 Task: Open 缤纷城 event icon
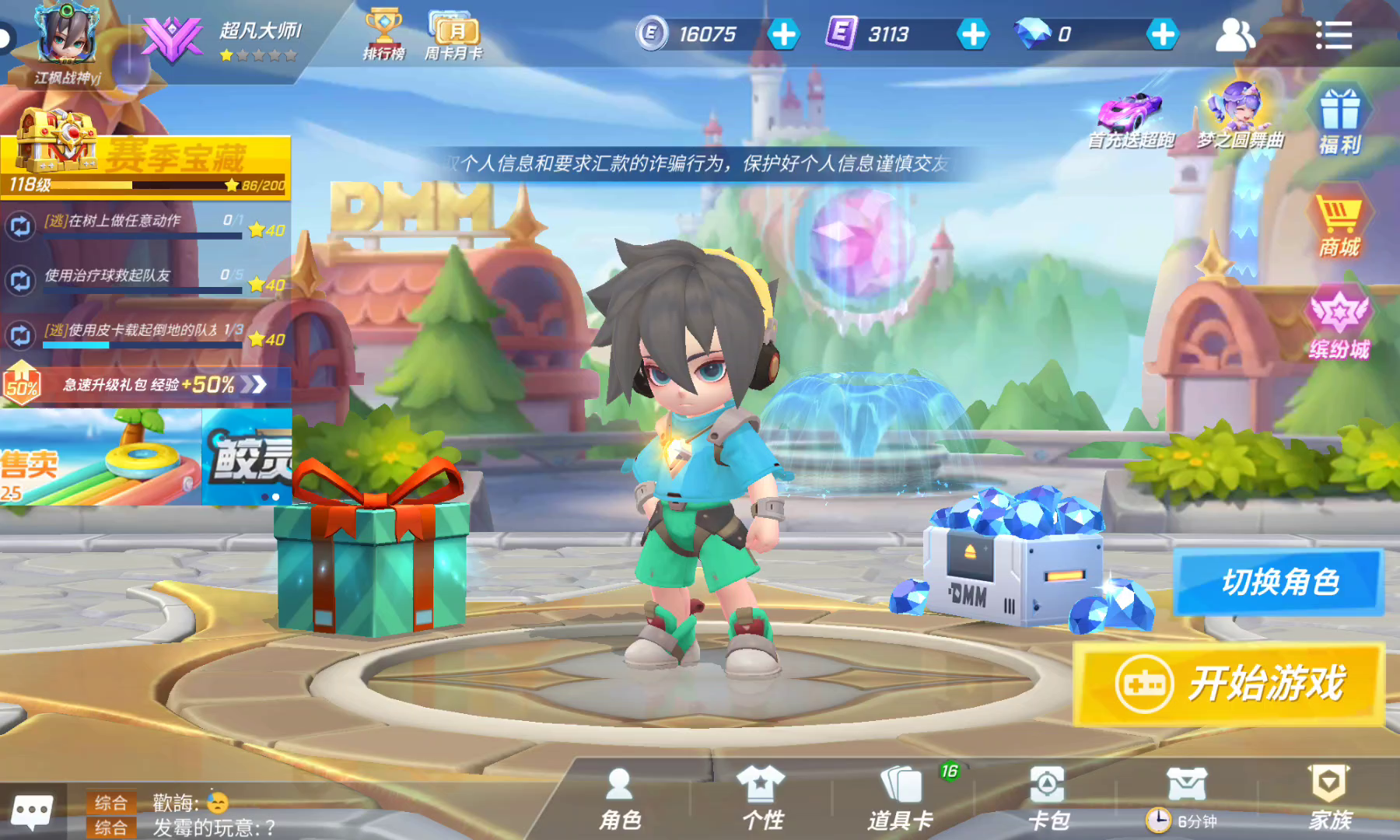[x=1339, y=324]
